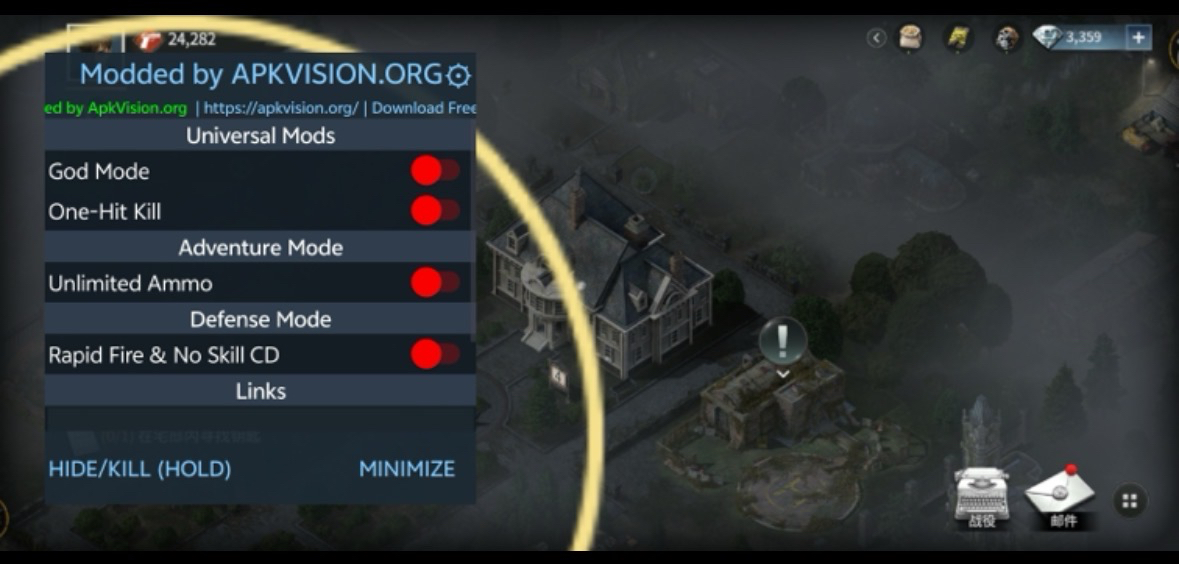Toggle the God Mode switch

(434, 171)
